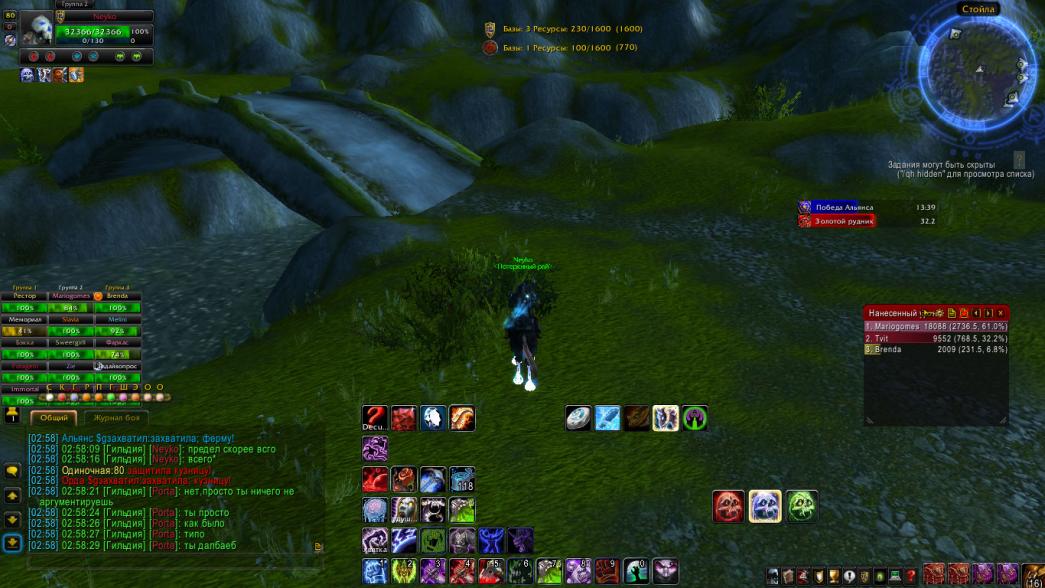Open the Журнал боя combat log tab
Viewport: 1045px width, 588px height.
click(x=117, y=418)
